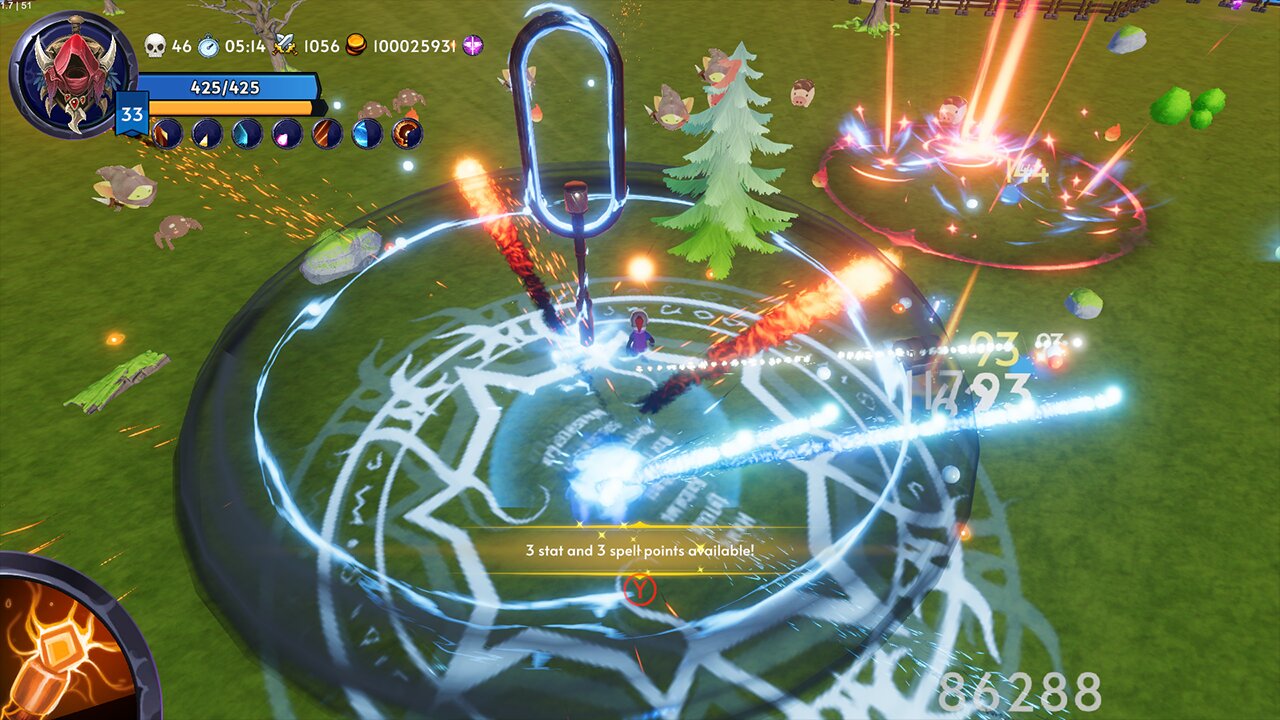
Task: Click the gold coins currency icon
Action: point(356,45)
